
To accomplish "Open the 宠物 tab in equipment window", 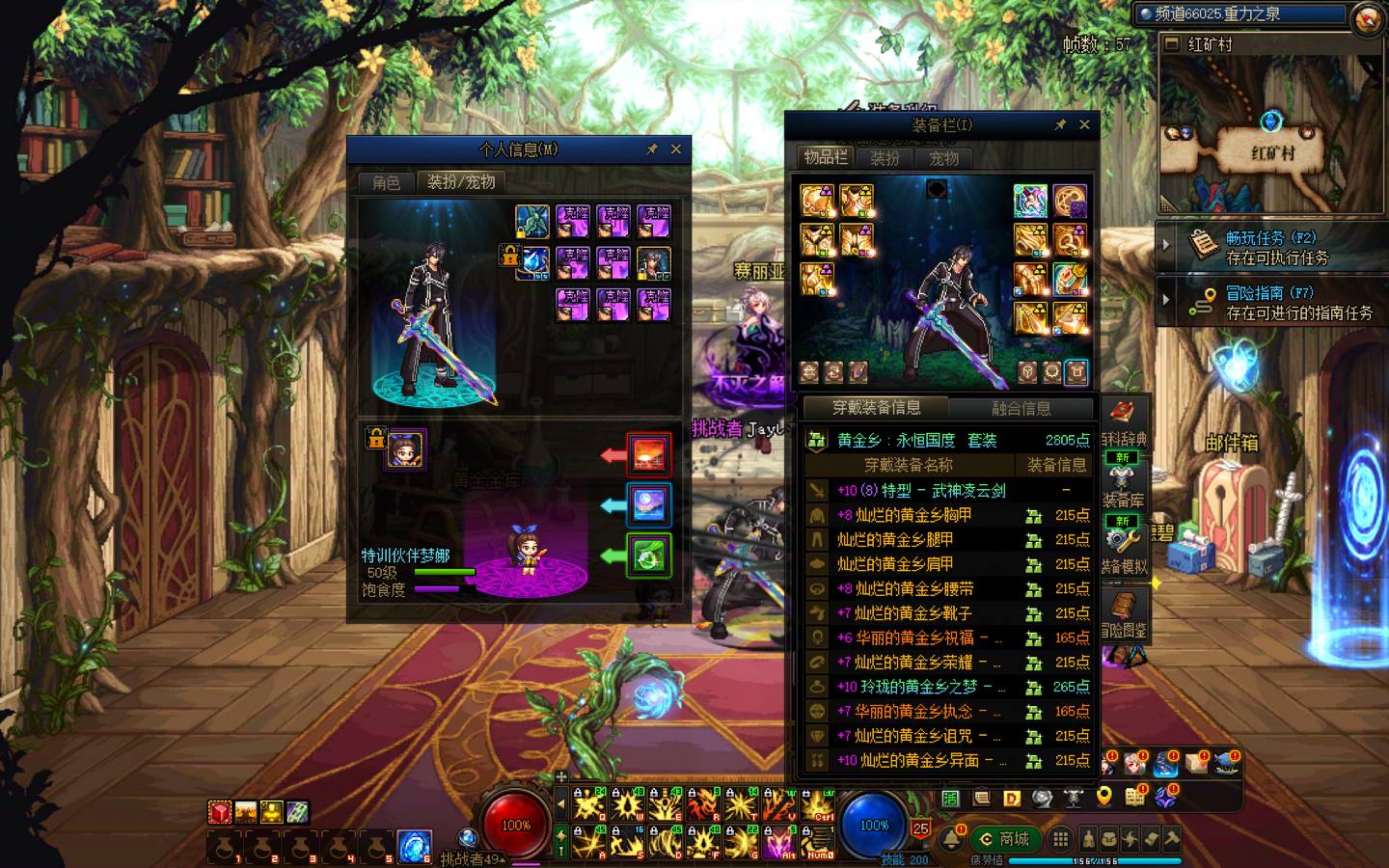I will coord(943,158).
